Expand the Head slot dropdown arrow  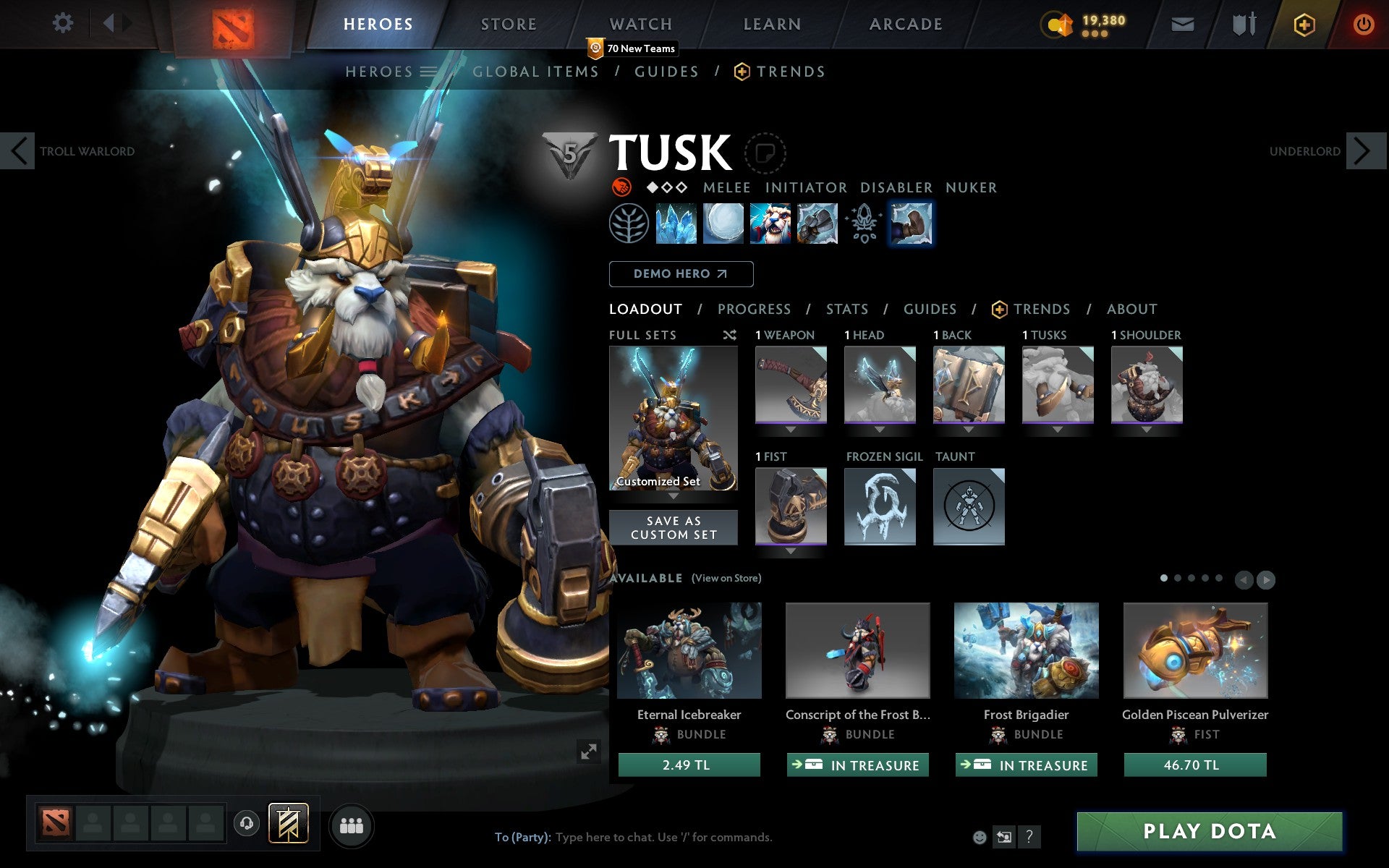point(880,428)
